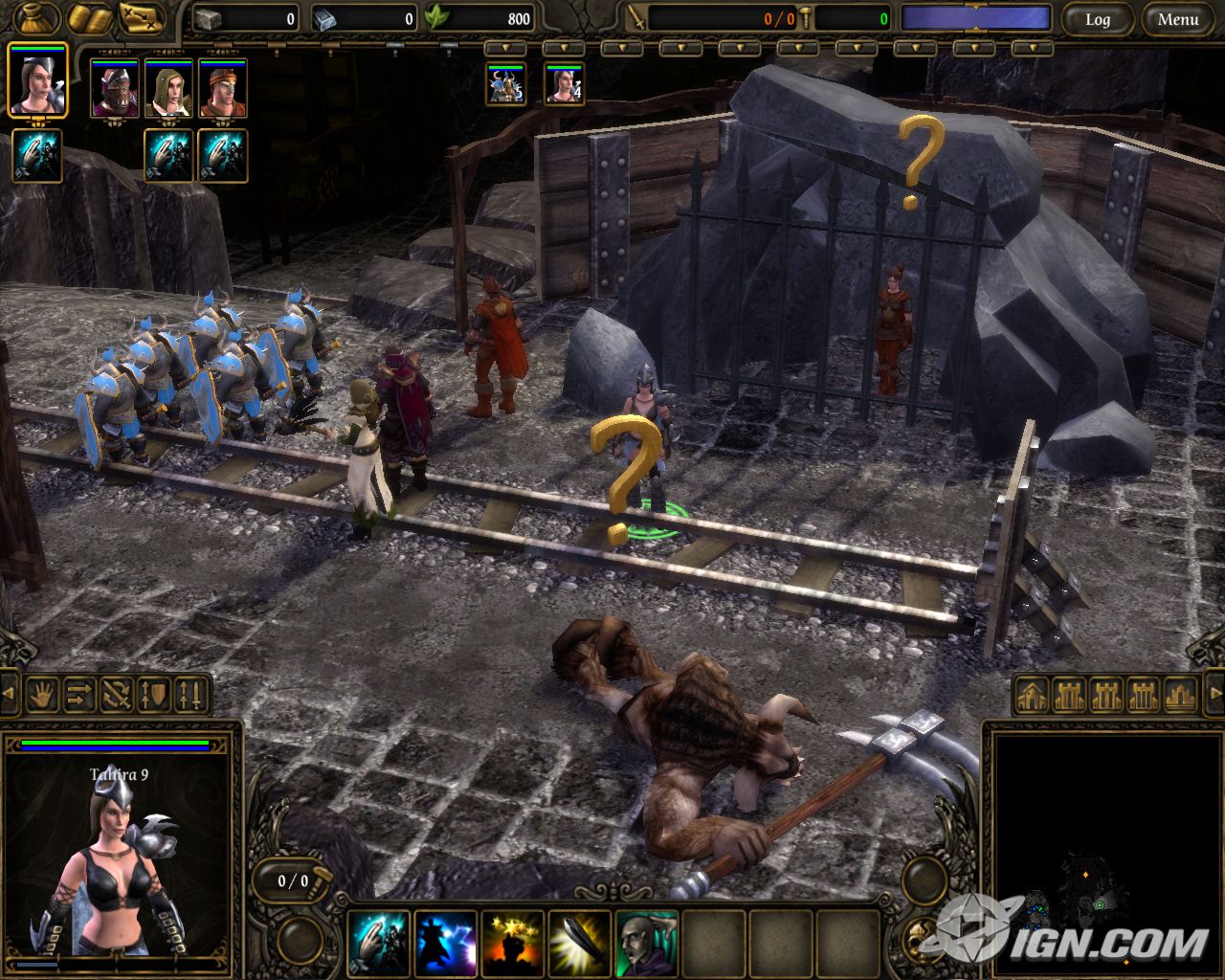Image resolution: width=1225 pixels, height=980 pixels.
Task: Open the game Menu
Action: point(1176,19)
